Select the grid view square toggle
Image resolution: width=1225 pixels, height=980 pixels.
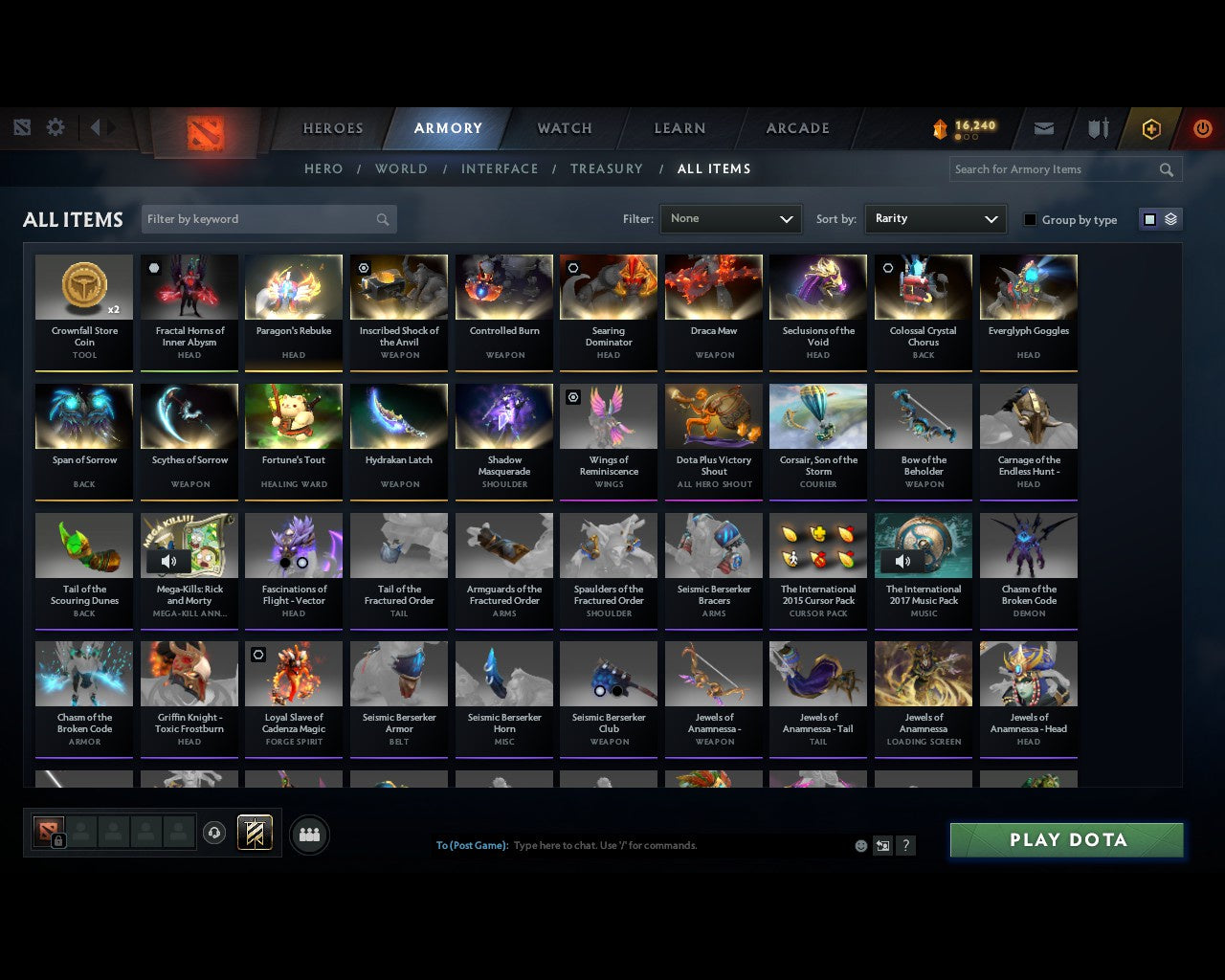(x=1149, y=218)
